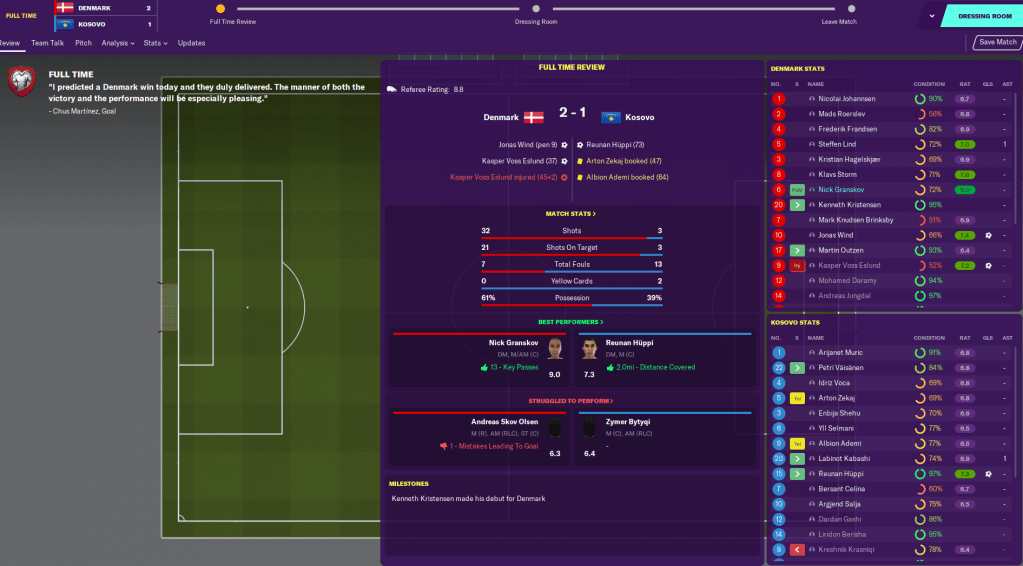Switch to the Team Talk tab

[x=47, y=43]
